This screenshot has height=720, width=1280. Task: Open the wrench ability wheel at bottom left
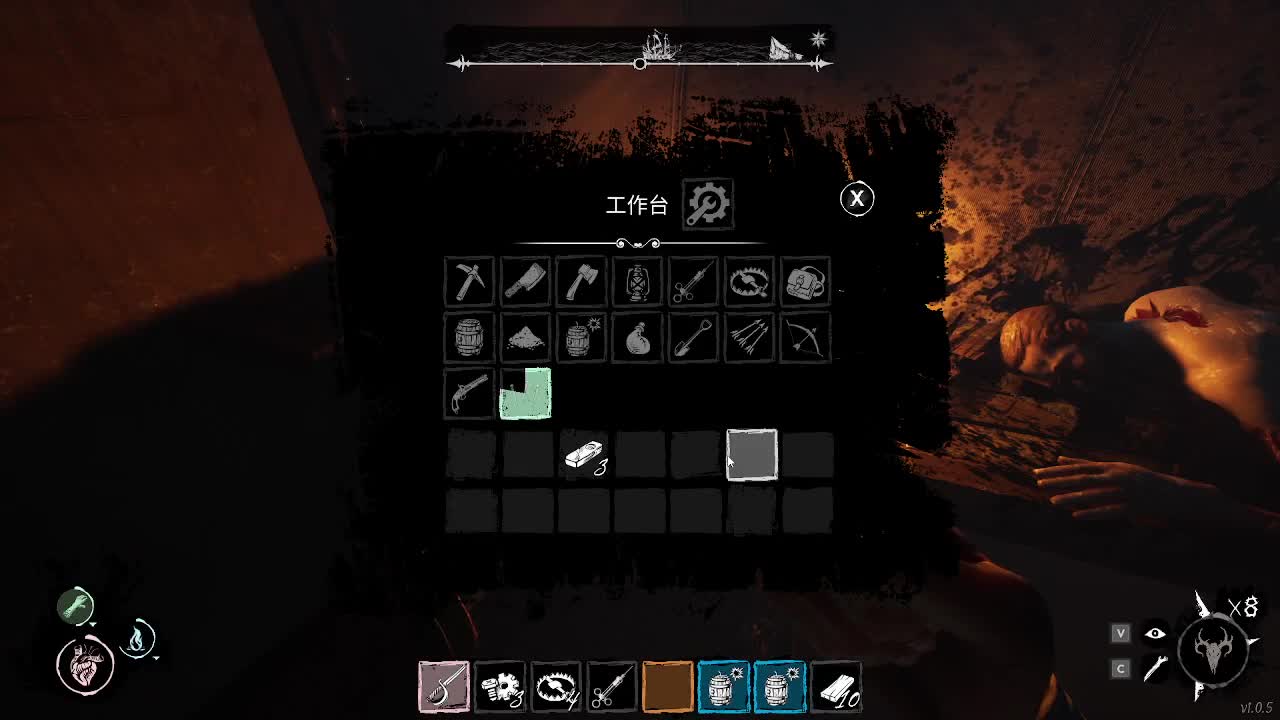tap(74, 605)
